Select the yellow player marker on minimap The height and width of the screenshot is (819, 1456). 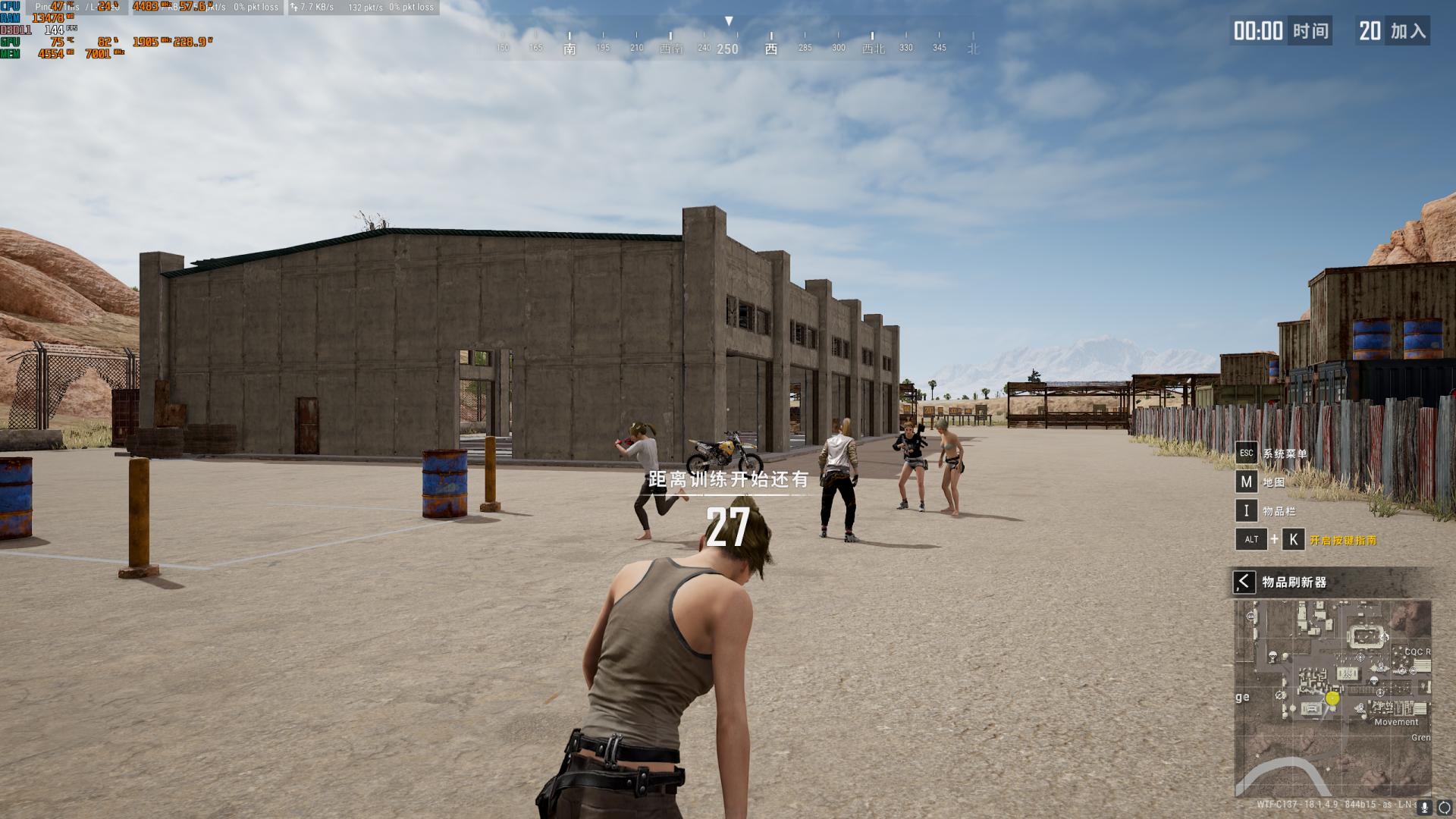(x=1332, y=698)
